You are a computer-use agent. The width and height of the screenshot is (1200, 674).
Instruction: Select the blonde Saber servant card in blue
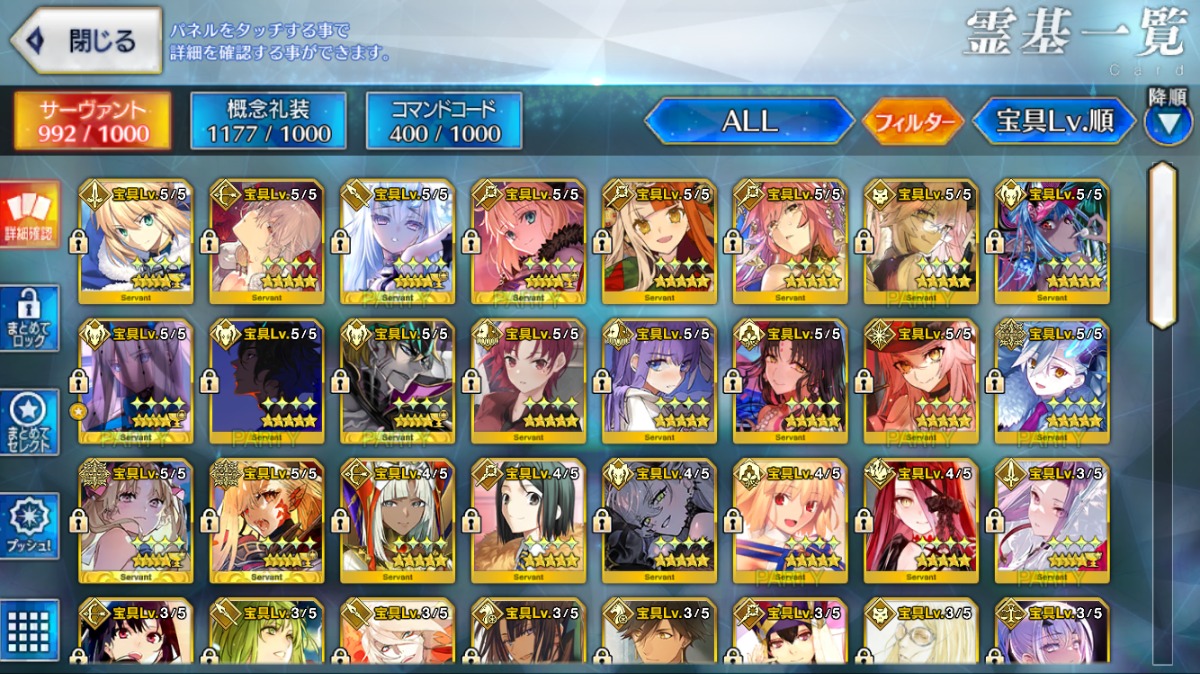[x=135, y=240]
